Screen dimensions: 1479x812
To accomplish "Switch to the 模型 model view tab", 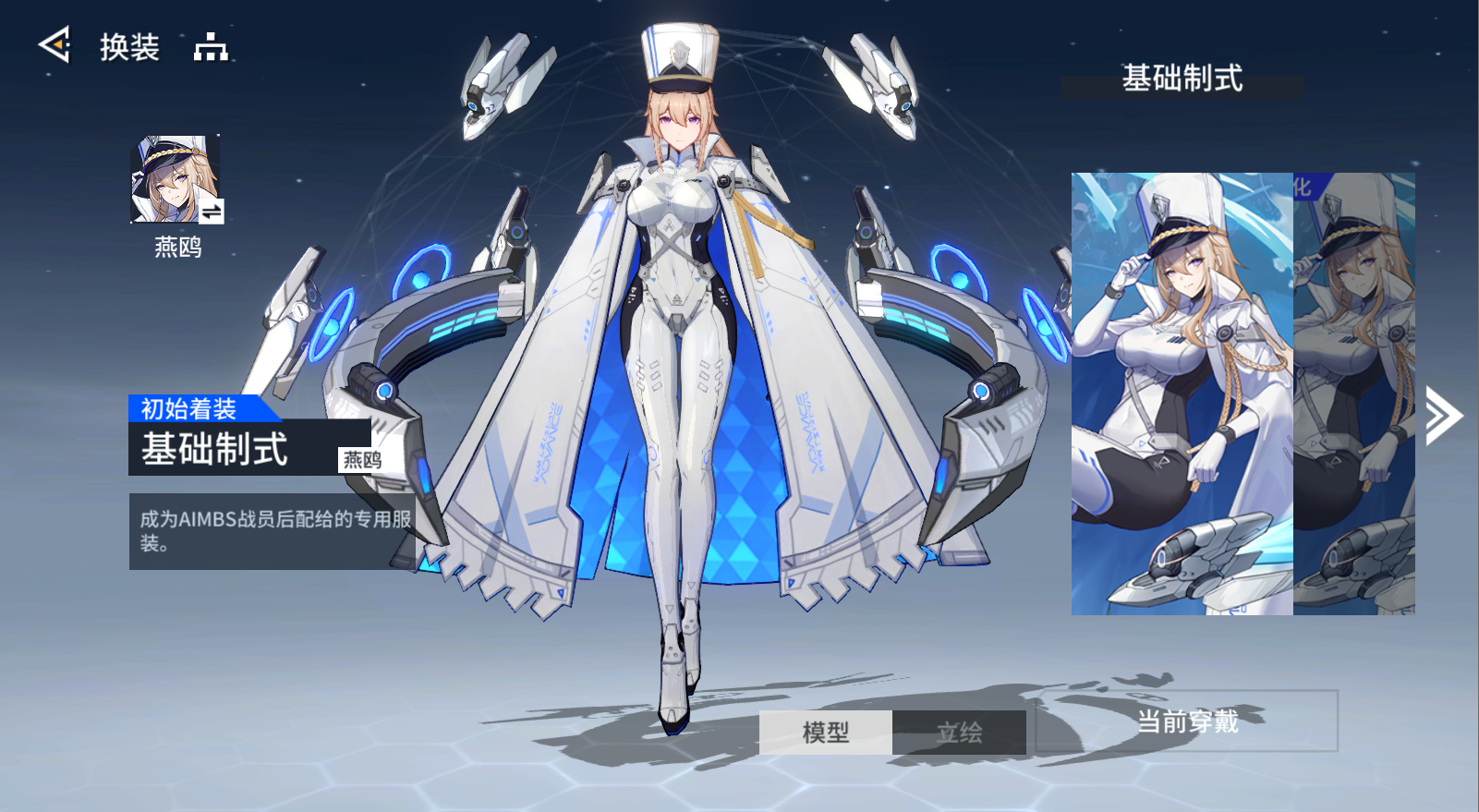I will (x=825, y=733).
